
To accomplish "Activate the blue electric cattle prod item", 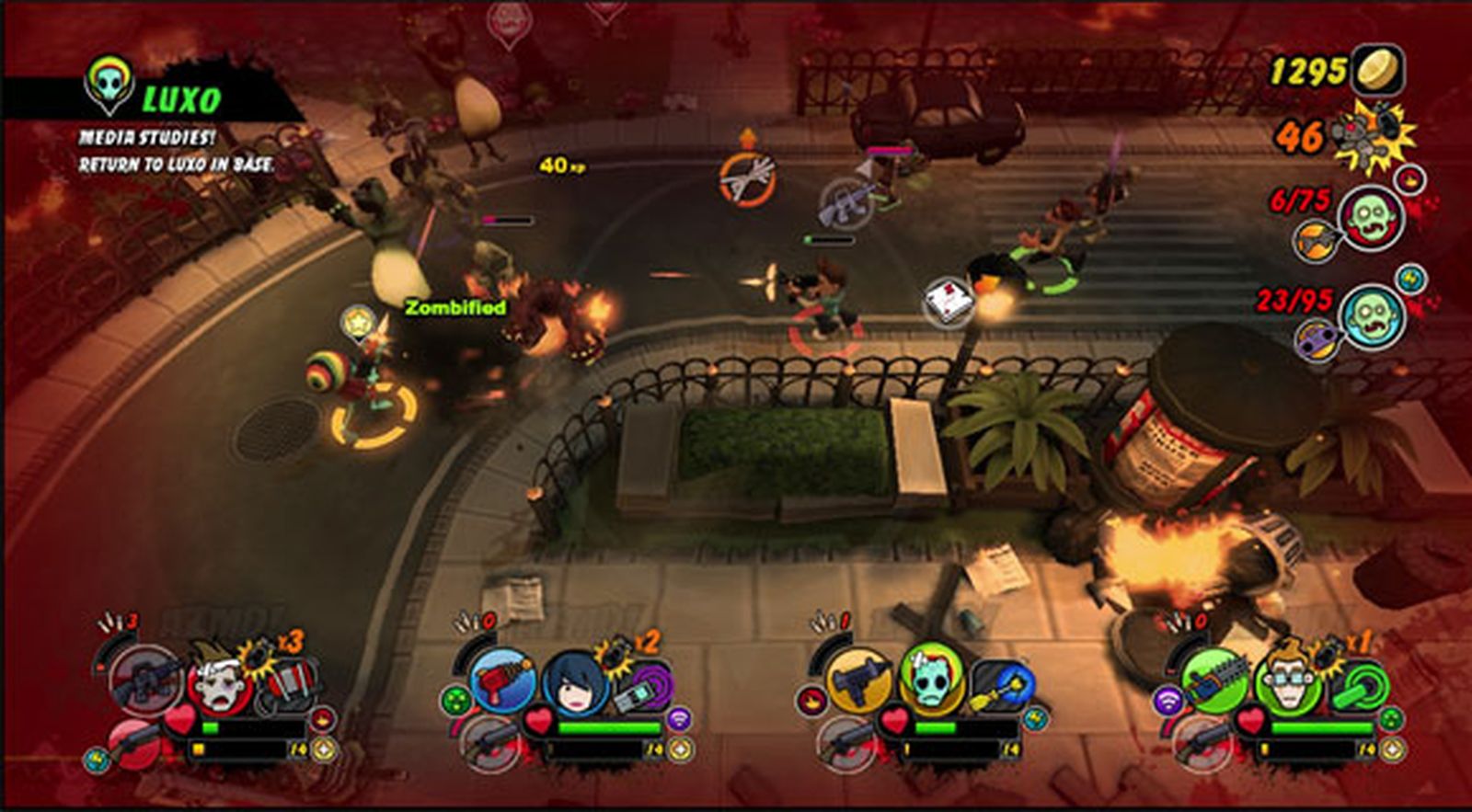I will point(1001,686).
